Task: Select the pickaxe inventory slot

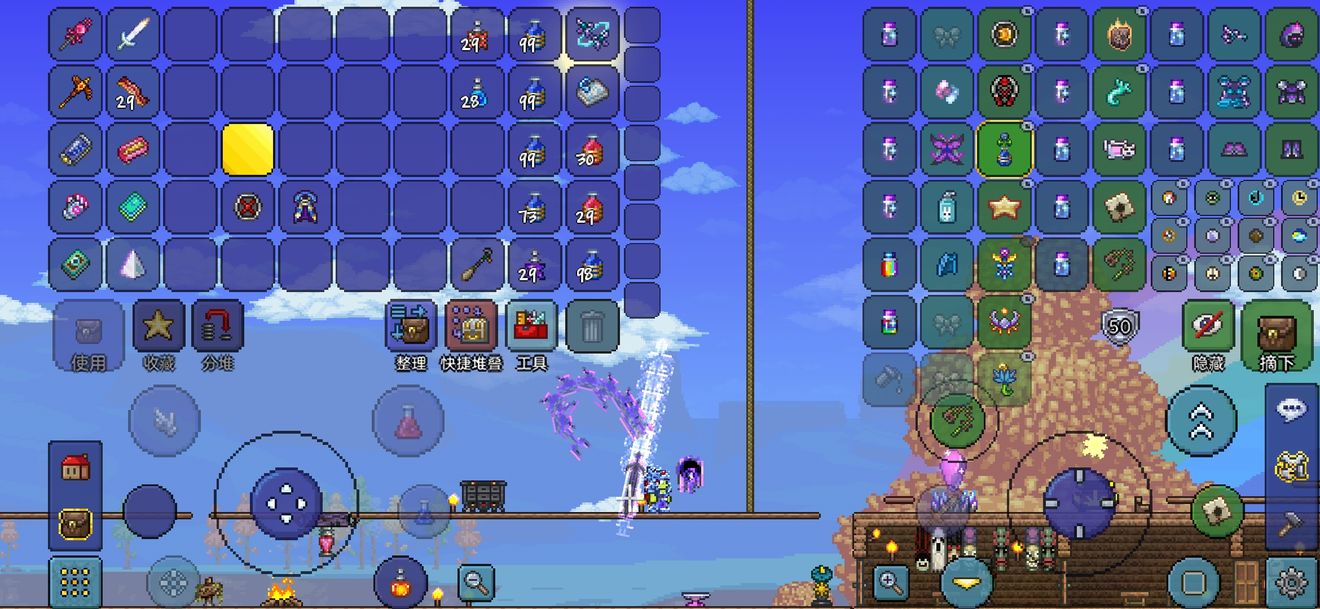Action: (x=75, y=92)
